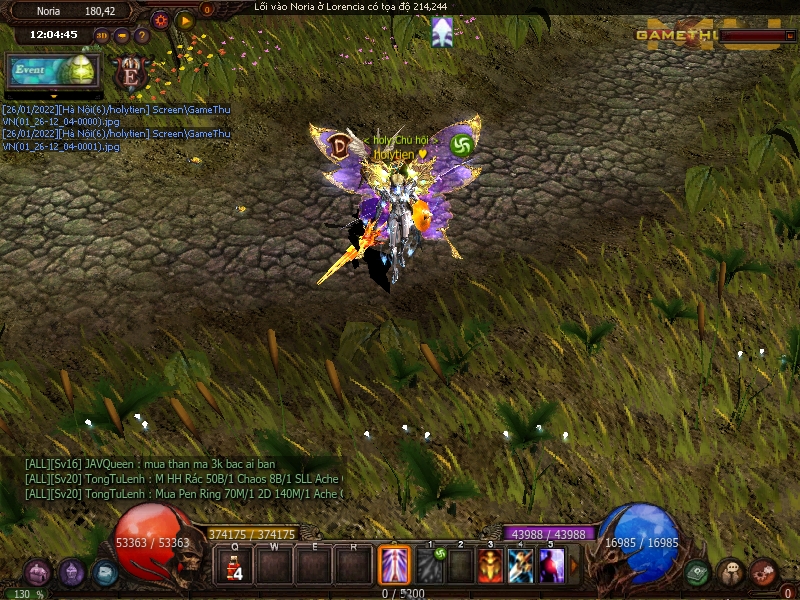Click the gear settings button
The height and width of the screenshot is (600, 800).
(160, 19)
